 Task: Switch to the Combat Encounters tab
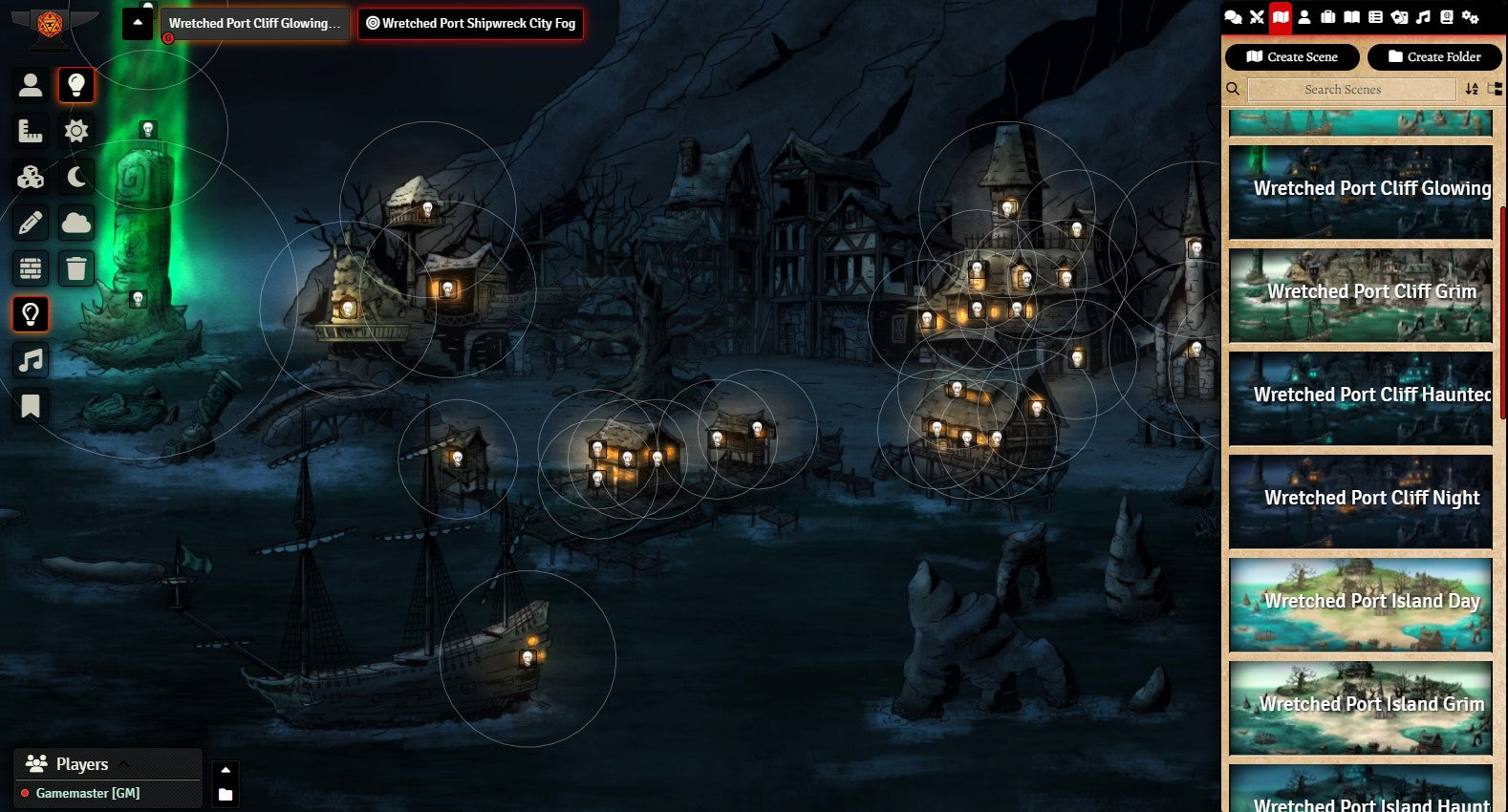(x=1257, y=17)
